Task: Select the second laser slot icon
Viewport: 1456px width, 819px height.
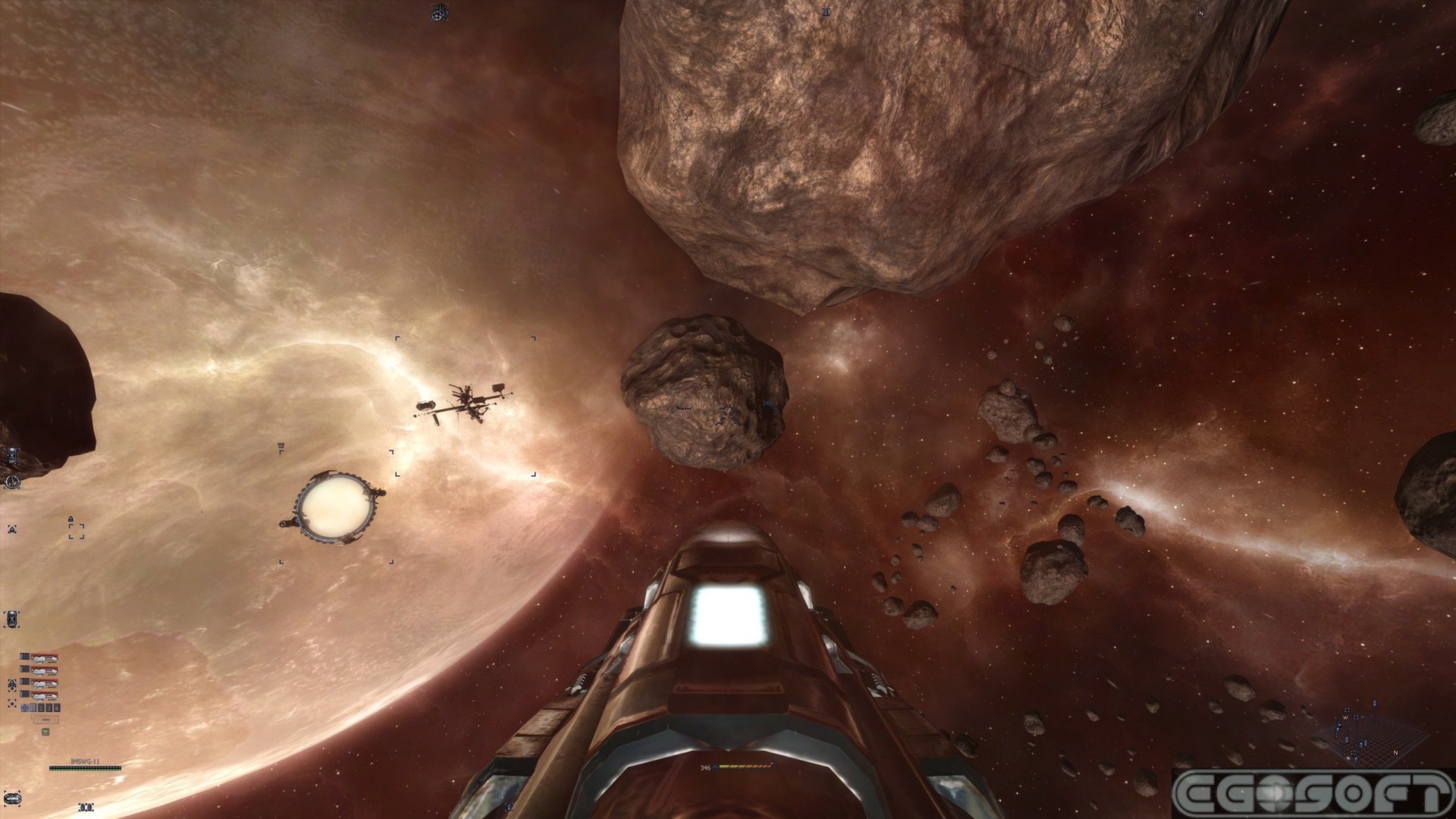Action: point(45,670)
